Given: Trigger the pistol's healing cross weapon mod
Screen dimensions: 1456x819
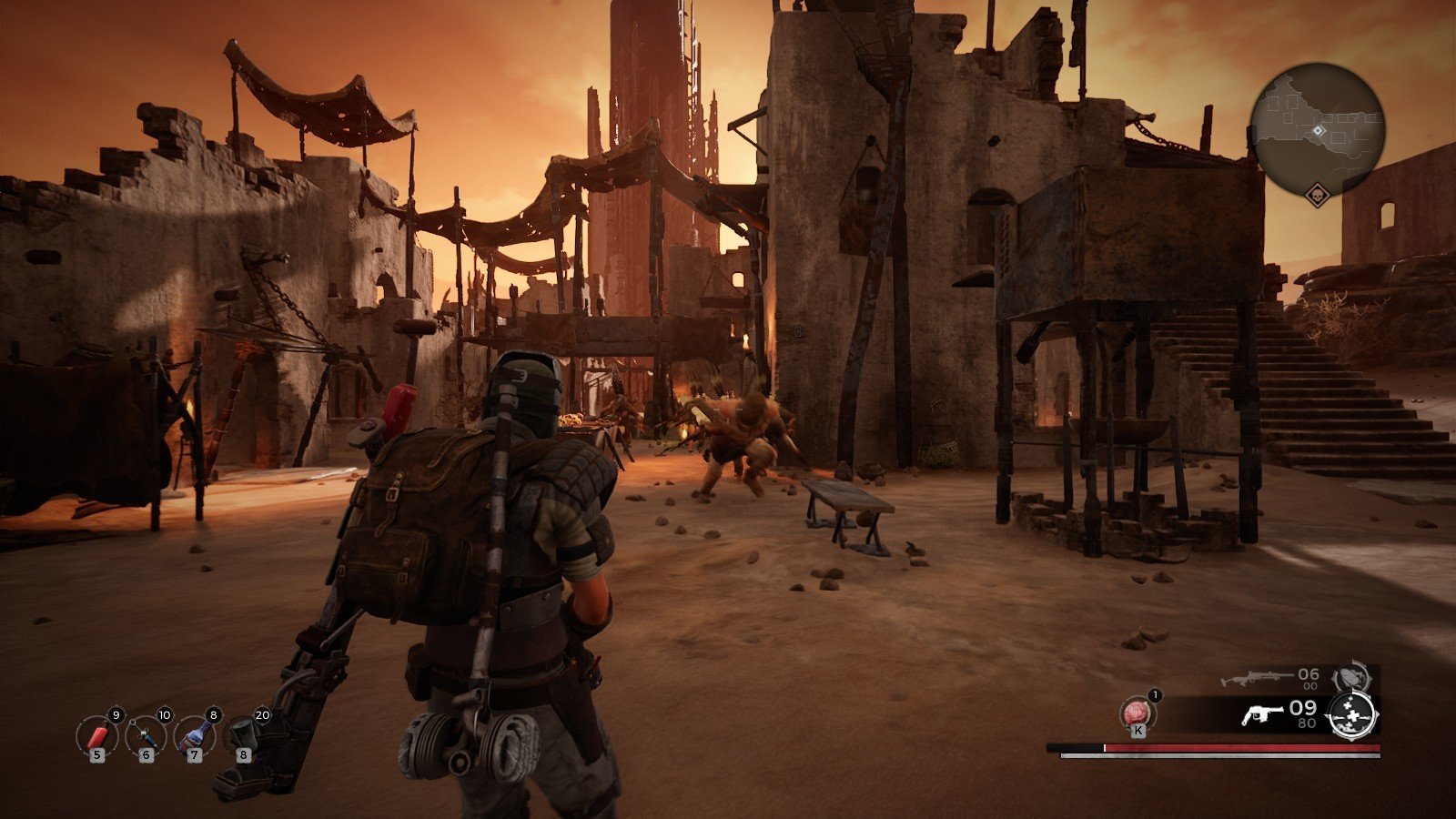Looking at the screenshot, I should click(1350, 714).
